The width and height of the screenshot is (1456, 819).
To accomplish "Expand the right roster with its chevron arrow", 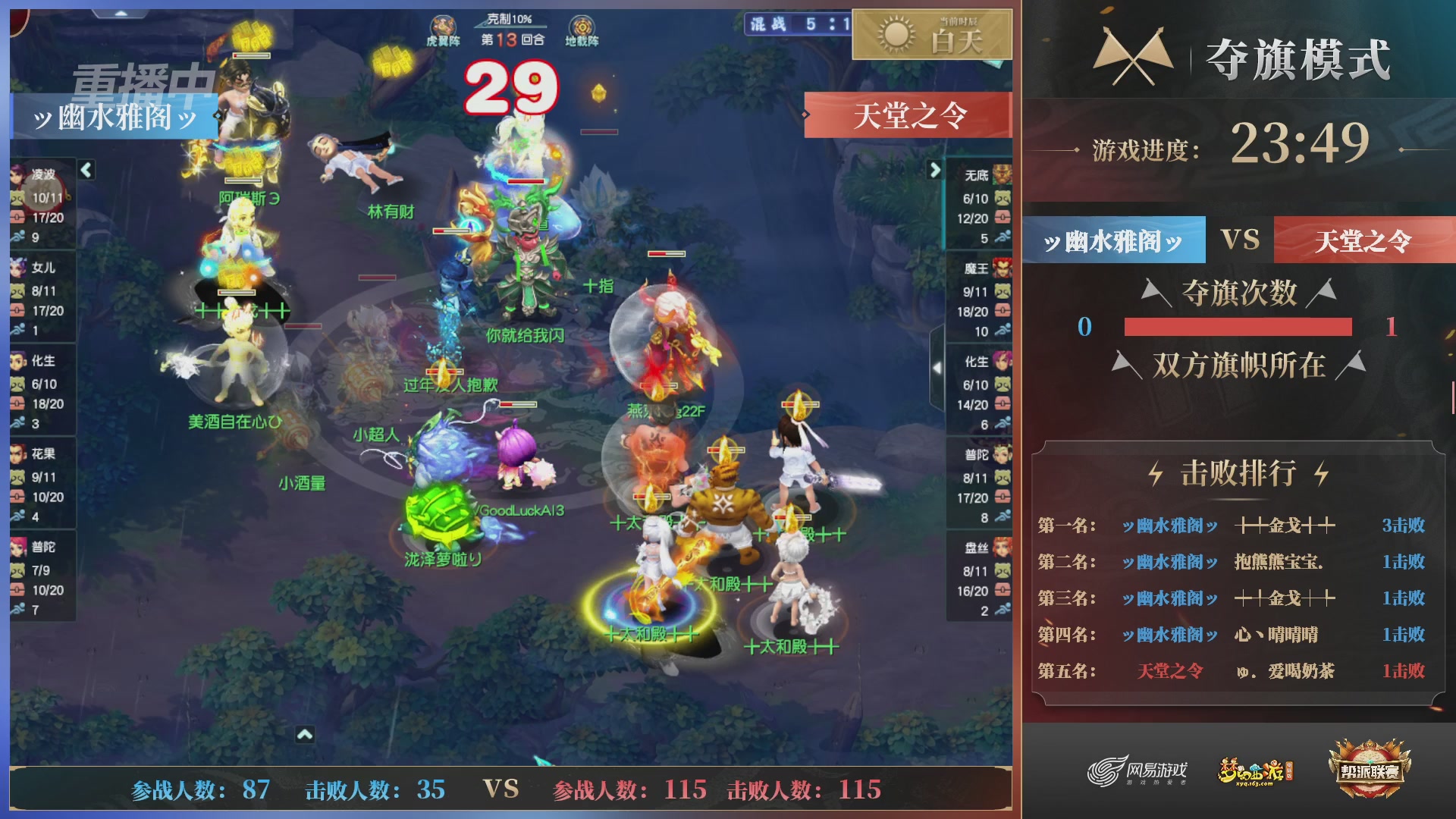I will click(934, 171).
